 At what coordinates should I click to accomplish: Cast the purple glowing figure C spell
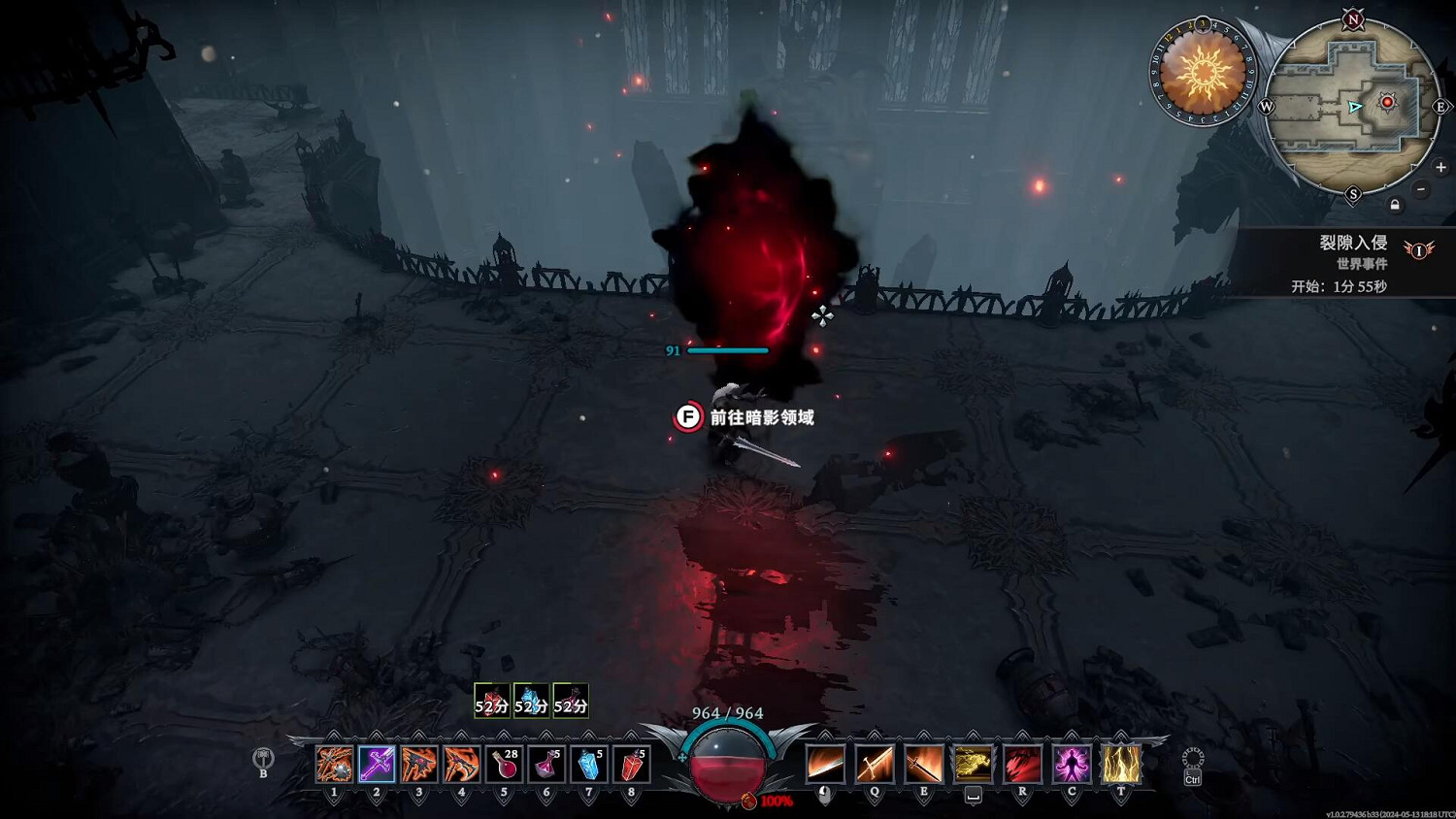(x=1072, y=765)
